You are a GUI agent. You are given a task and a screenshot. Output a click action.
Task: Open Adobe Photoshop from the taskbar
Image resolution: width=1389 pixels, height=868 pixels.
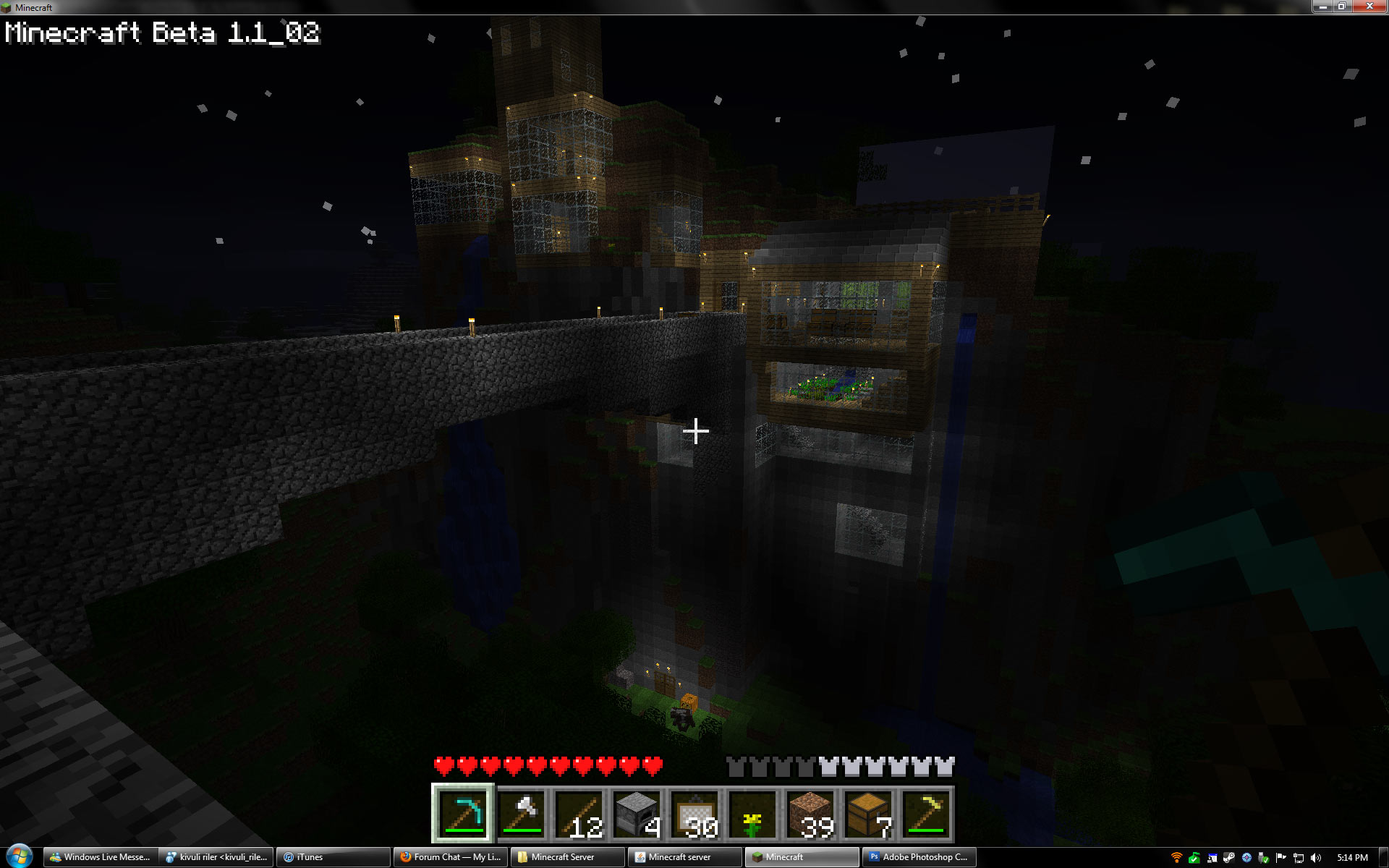point(919,857)
